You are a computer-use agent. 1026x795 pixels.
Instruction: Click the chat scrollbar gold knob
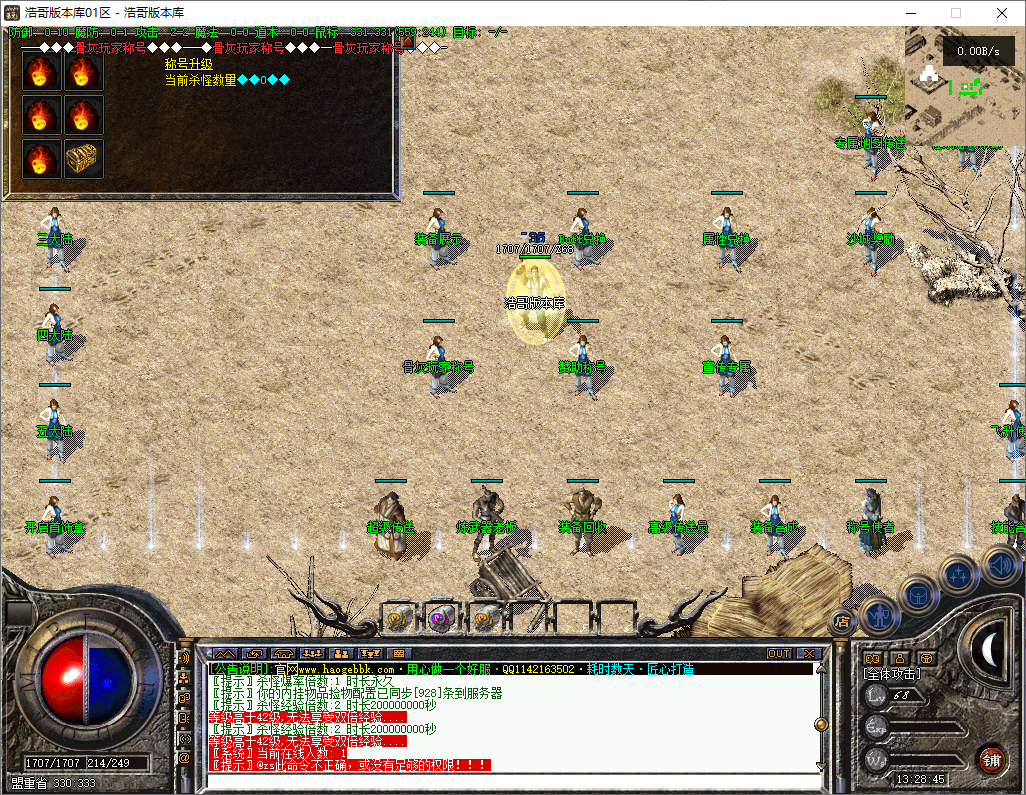pyautogui.click(x=821, y=723)
